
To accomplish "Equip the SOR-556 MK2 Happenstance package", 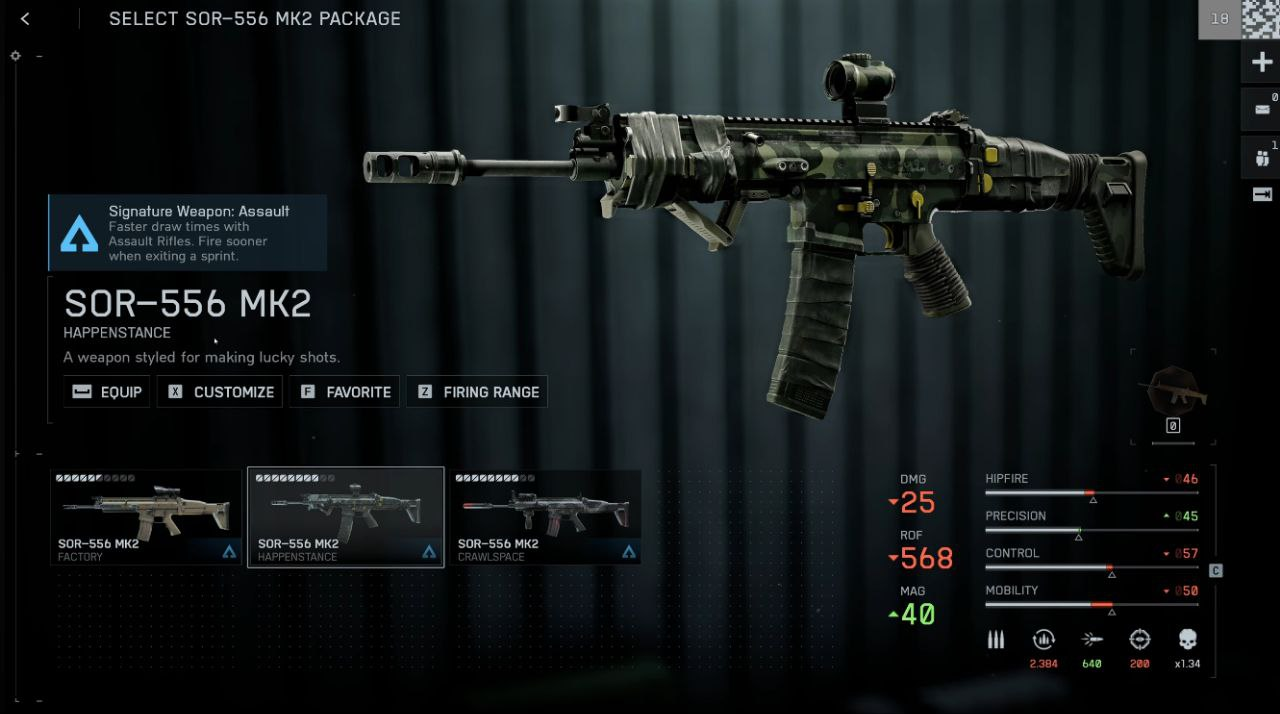I will point(107,392).
